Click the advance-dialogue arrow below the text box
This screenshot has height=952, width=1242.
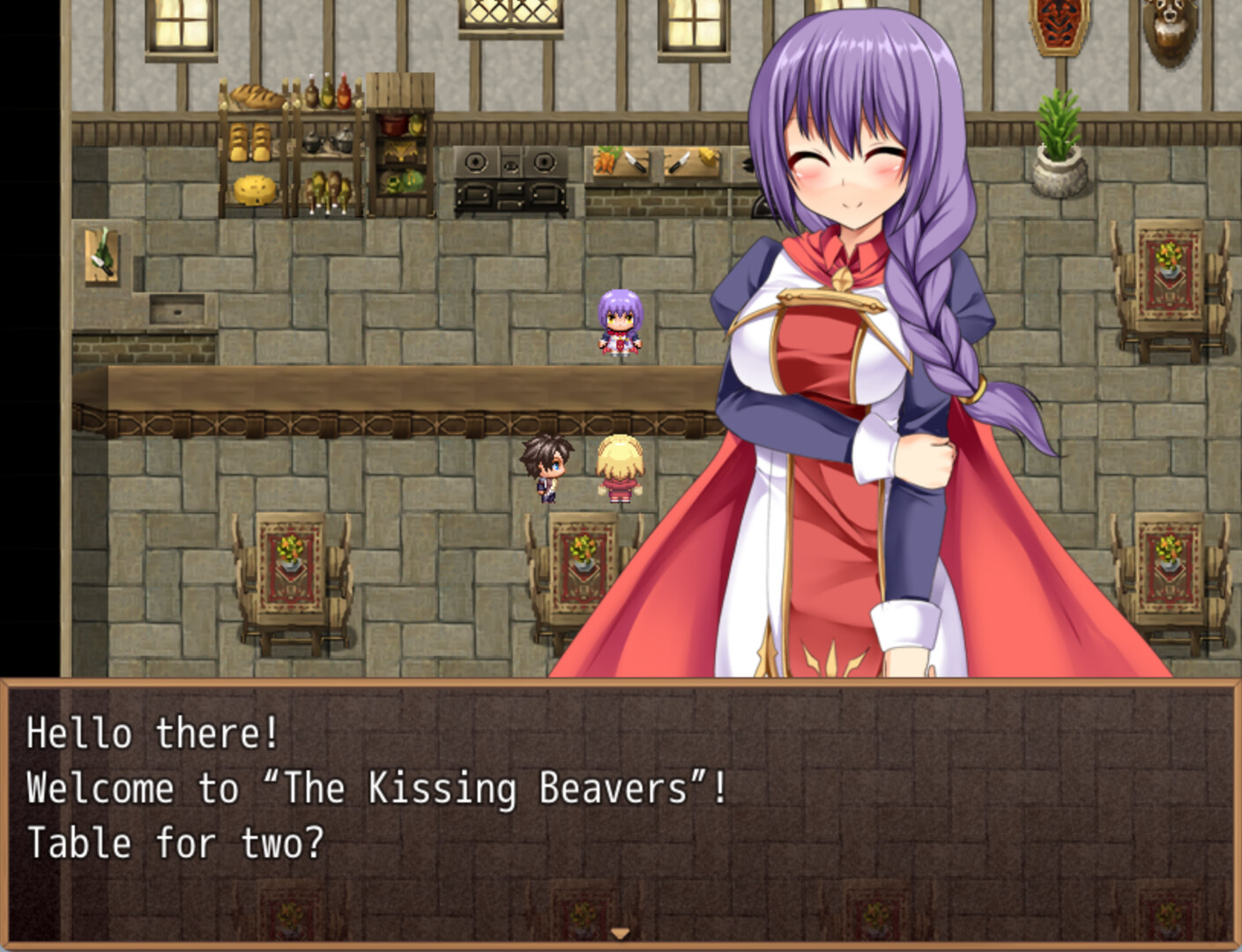click(621, 932)
